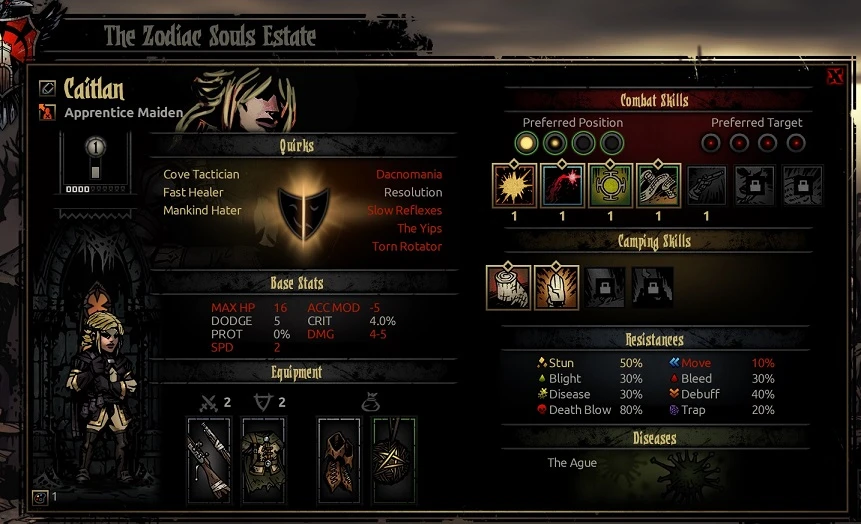Select the bandaged stump camping skill
861x524 pixels.
[508, 286]
